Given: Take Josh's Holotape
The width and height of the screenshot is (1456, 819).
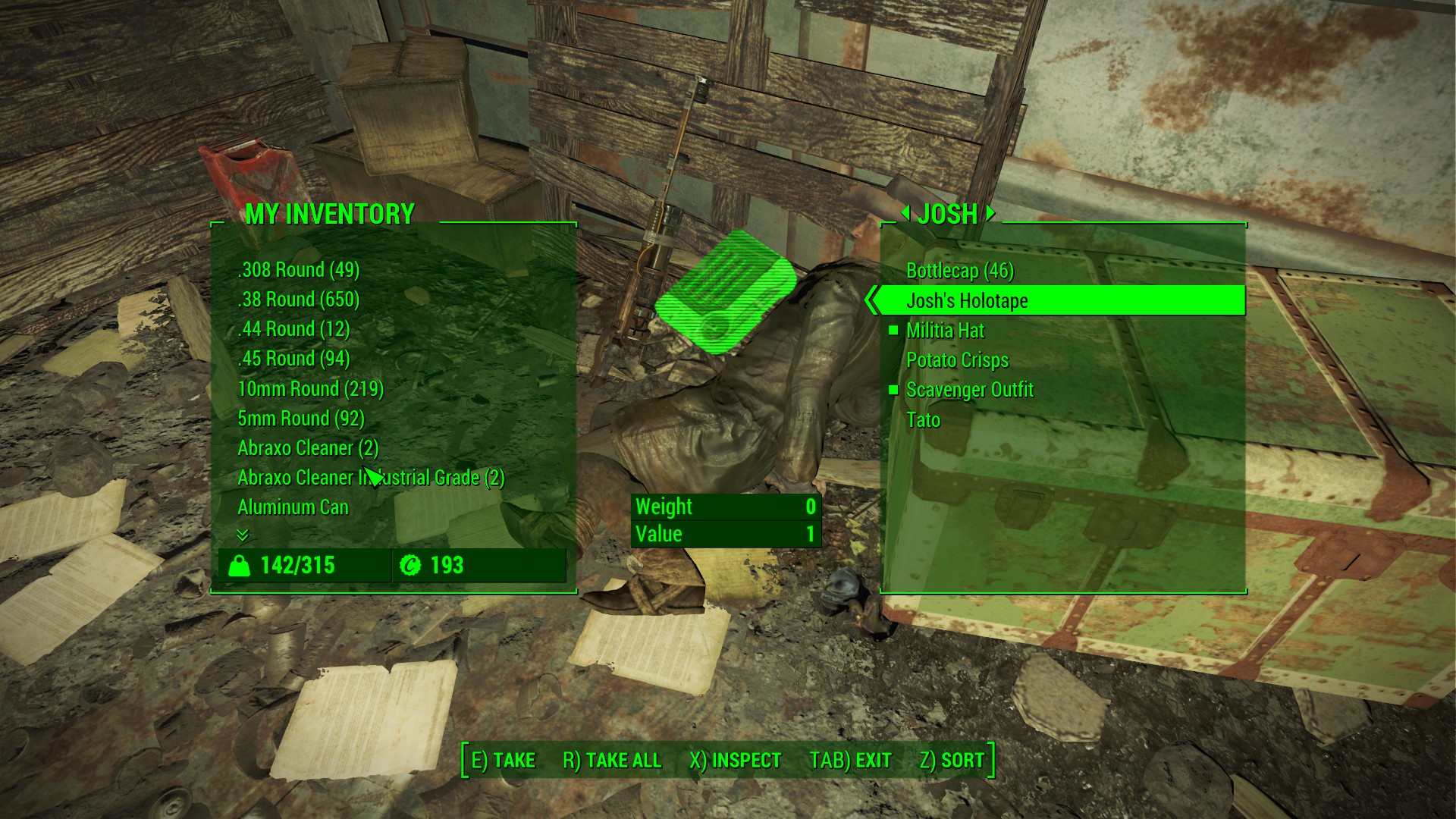Looking at the screenshot, I should [967, 301].
